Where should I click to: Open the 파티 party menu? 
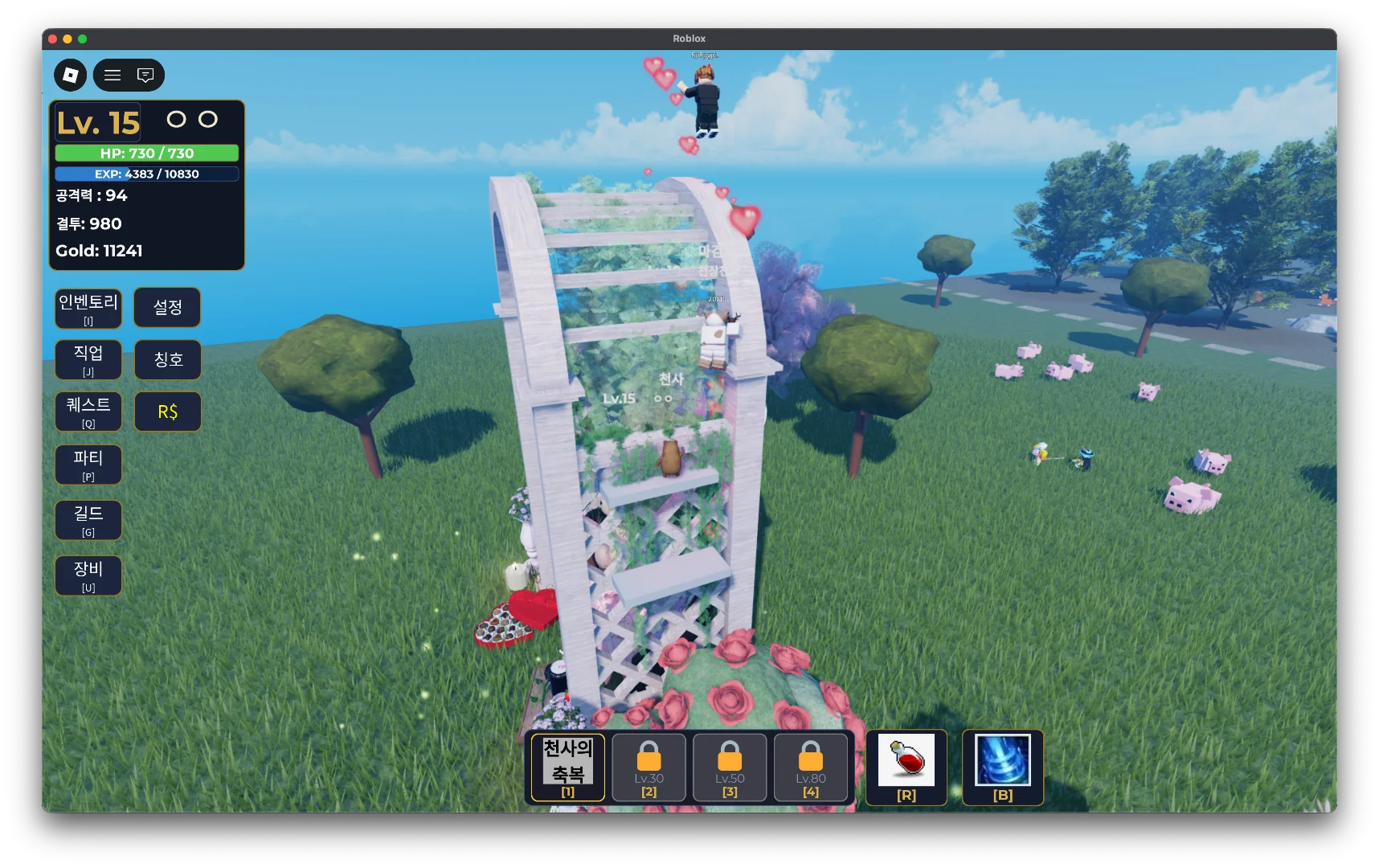pyautogui.click(x=88, y=465)
